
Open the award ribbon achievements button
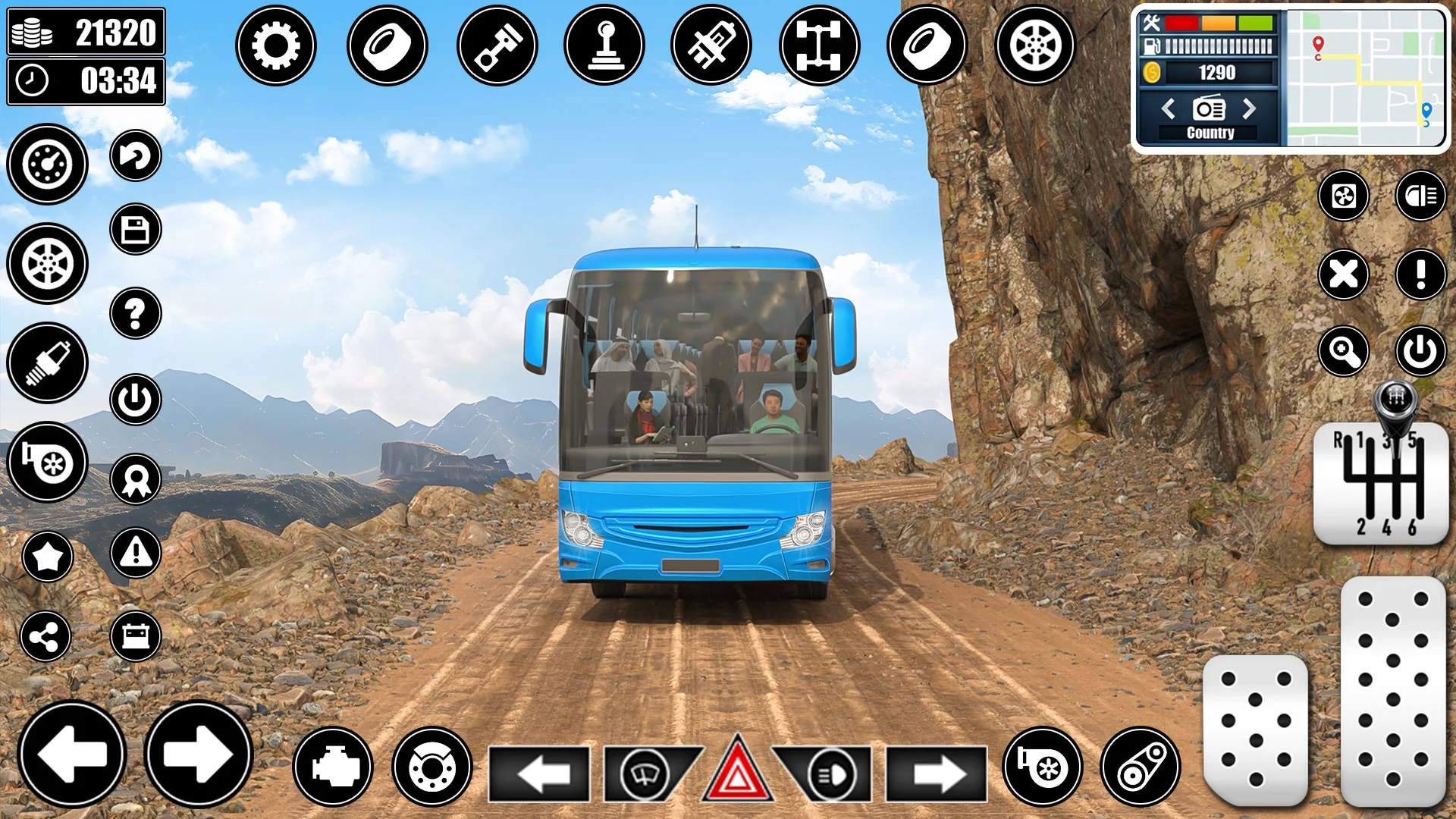136,479
